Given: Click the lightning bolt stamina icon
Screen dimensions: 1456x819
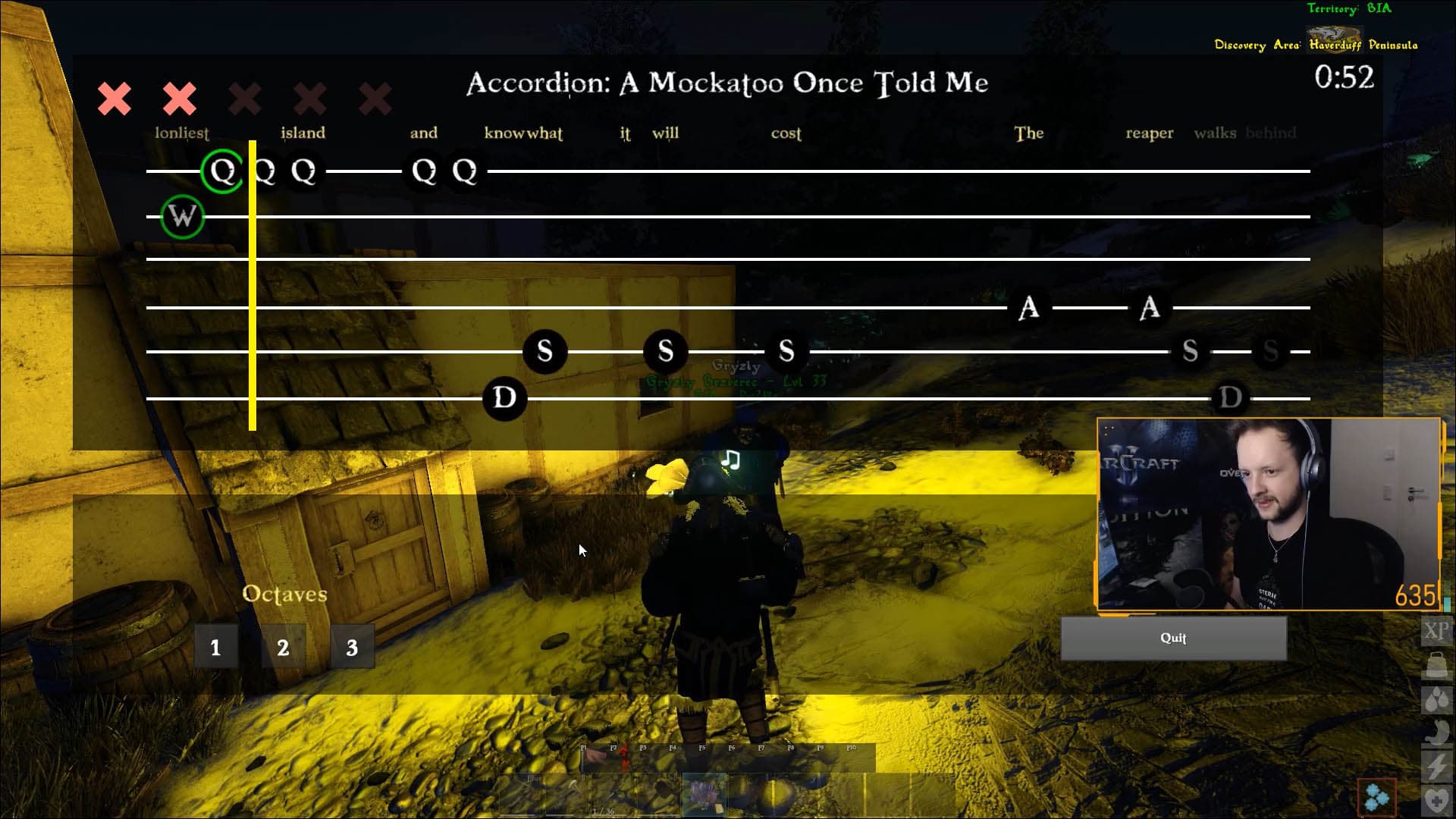Looking at the screenshot, I should [1436, 767].
